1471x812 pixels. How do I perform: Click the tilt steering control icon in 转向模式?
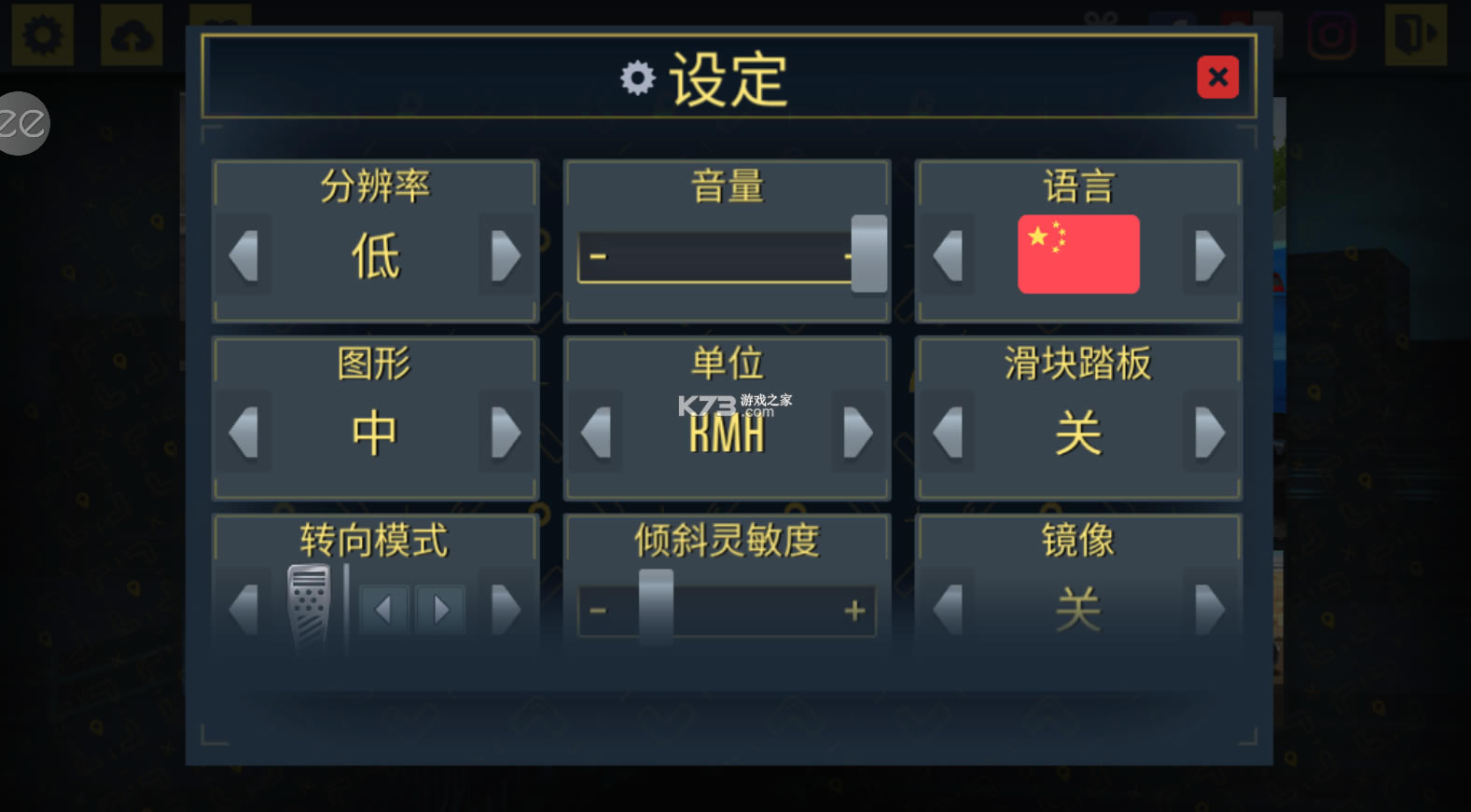(x=310, y=607)
